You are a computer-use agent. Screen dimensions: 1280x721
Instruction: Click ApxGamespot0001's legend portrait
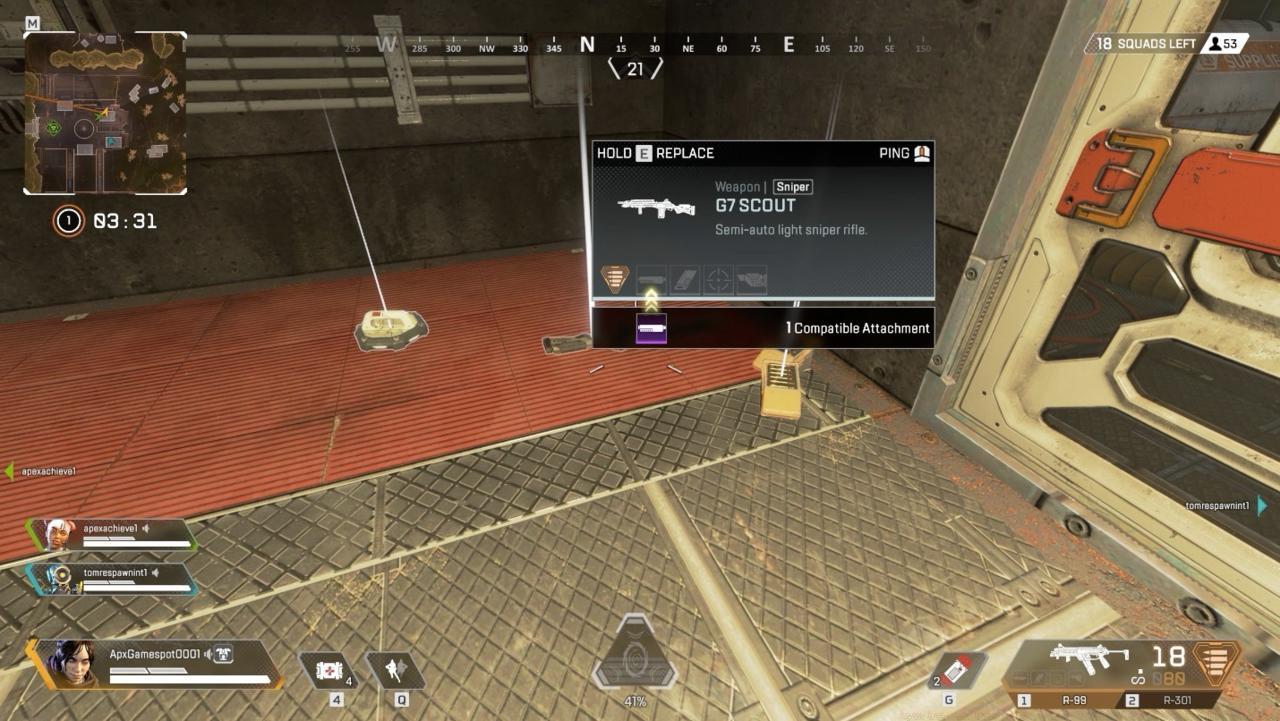tap(68, 663)
